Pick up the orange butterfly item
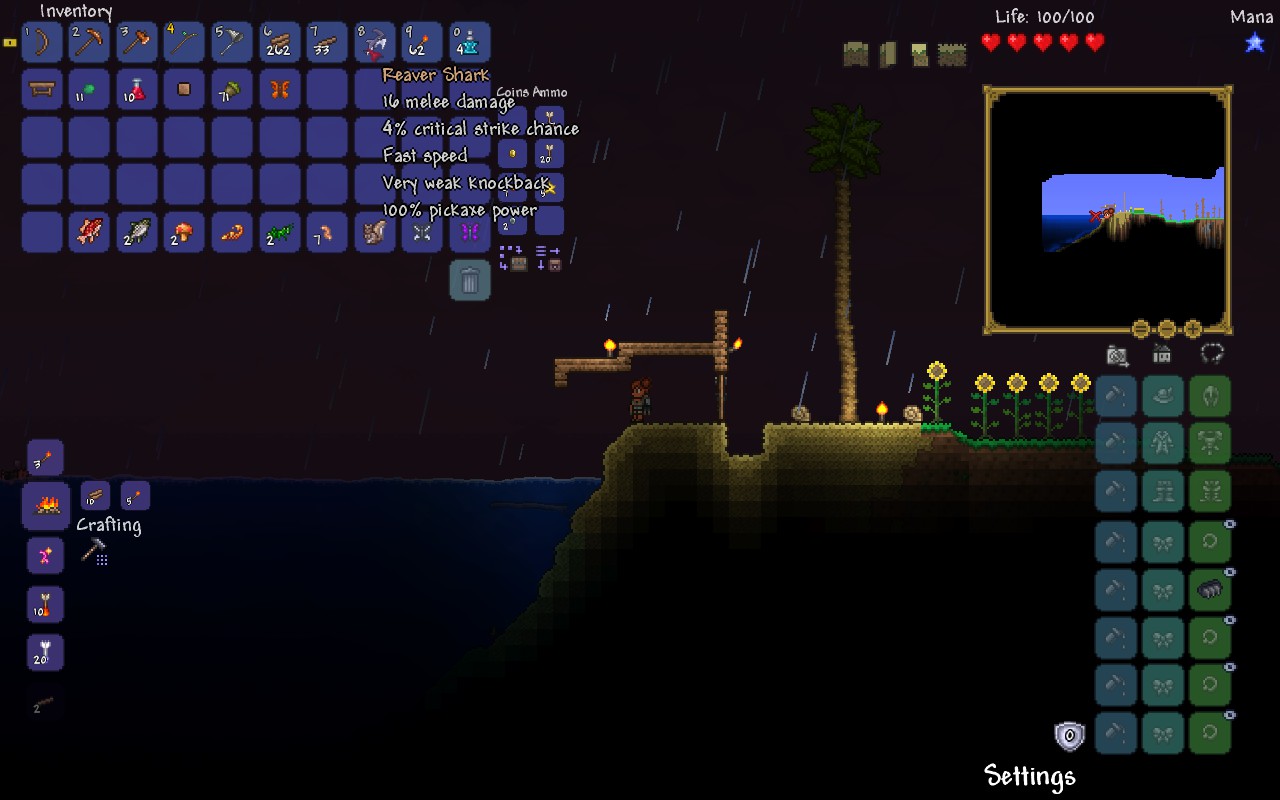Screen dimensions: 1280x800 click(280, 90)
